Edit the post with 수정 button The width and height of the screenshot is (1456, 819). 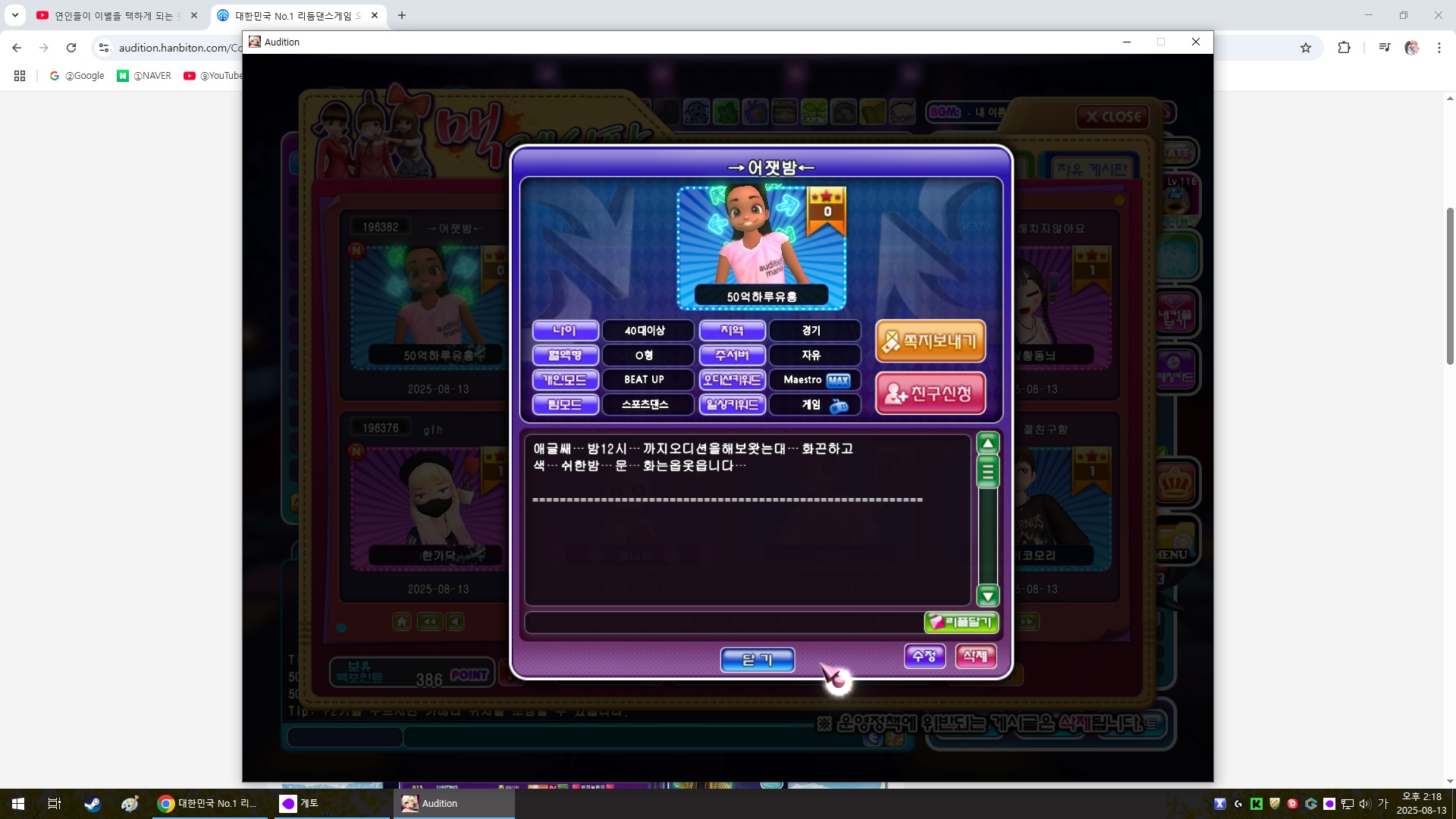pos(924,656)
